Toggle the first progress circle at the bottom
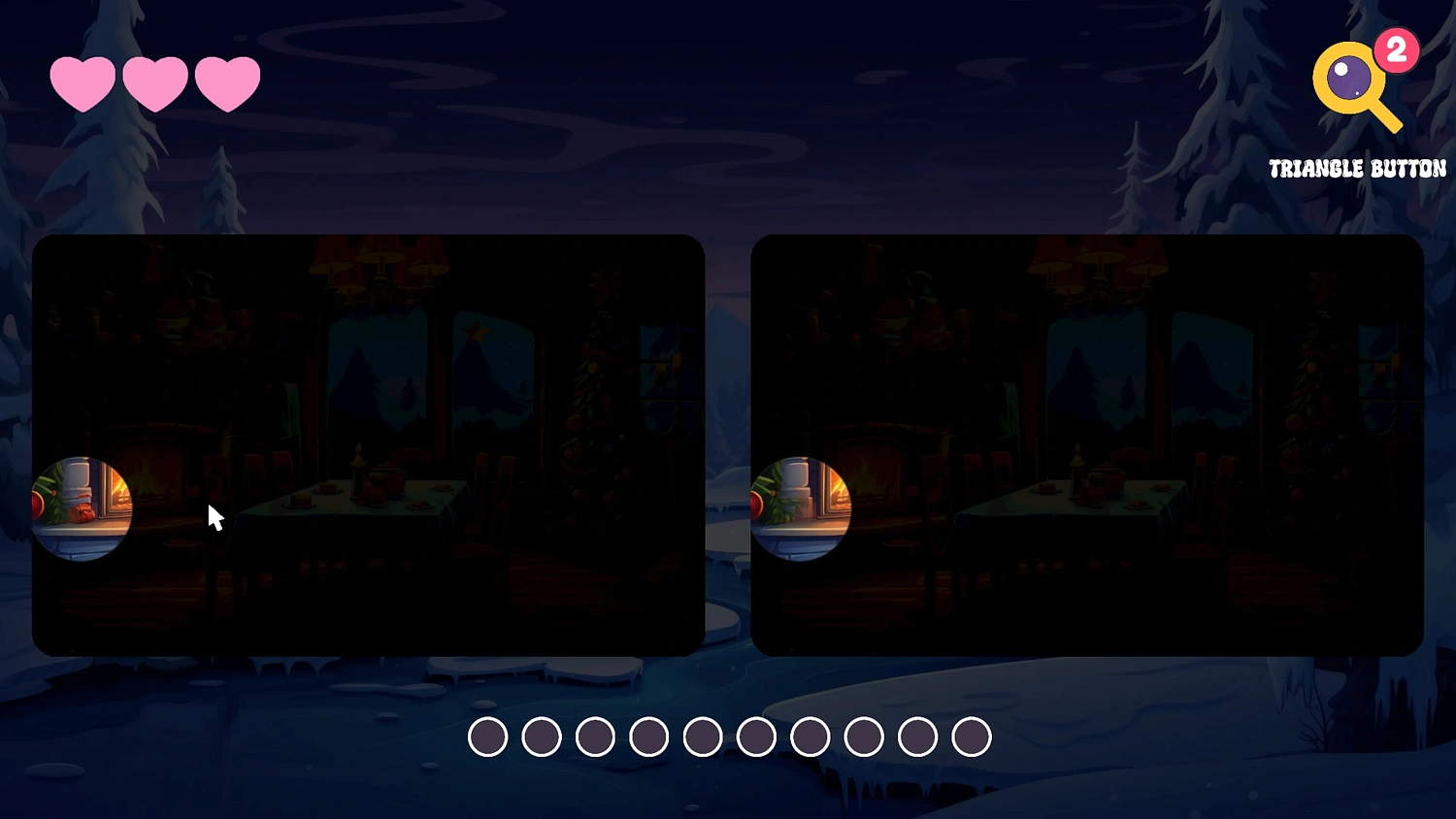The image size is (1456, 819). [489, 737]
